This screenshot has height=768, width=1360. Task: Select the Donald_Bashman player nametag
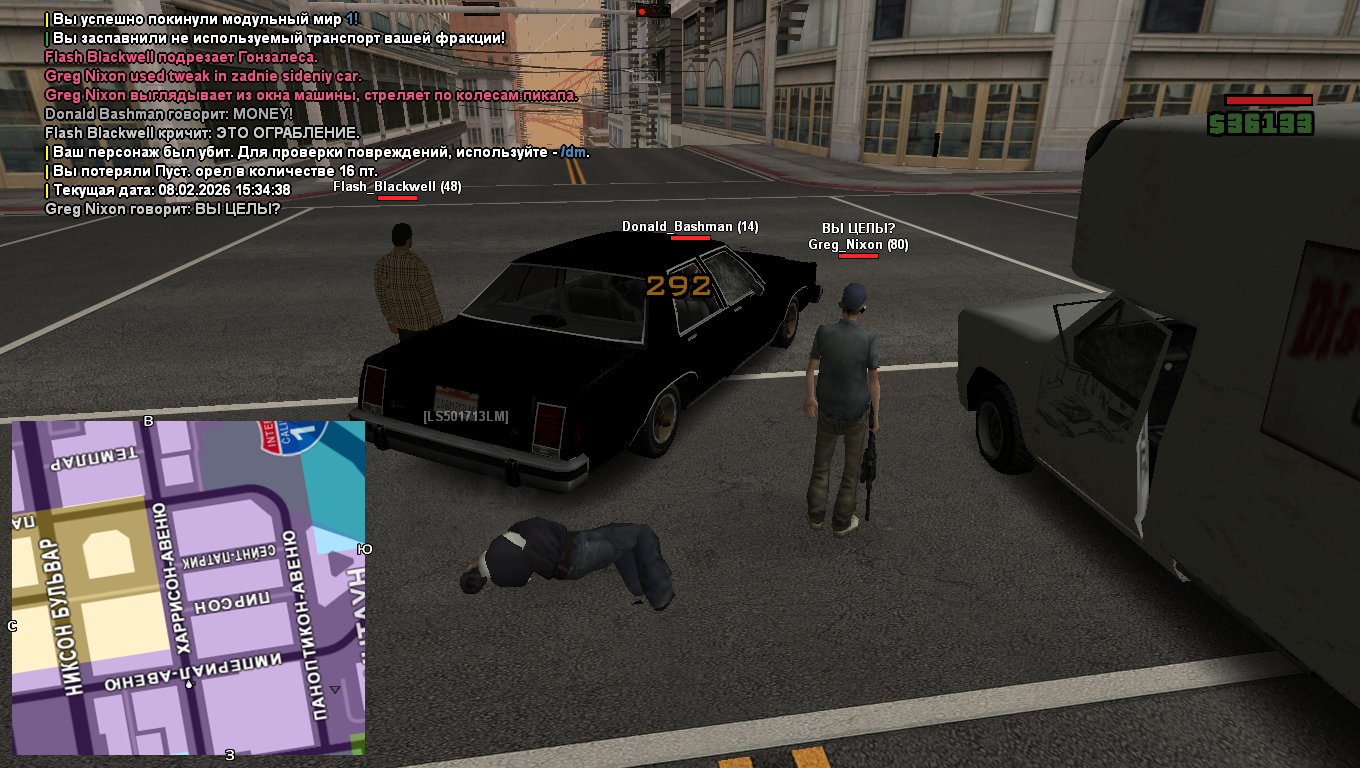click(690, 227)
